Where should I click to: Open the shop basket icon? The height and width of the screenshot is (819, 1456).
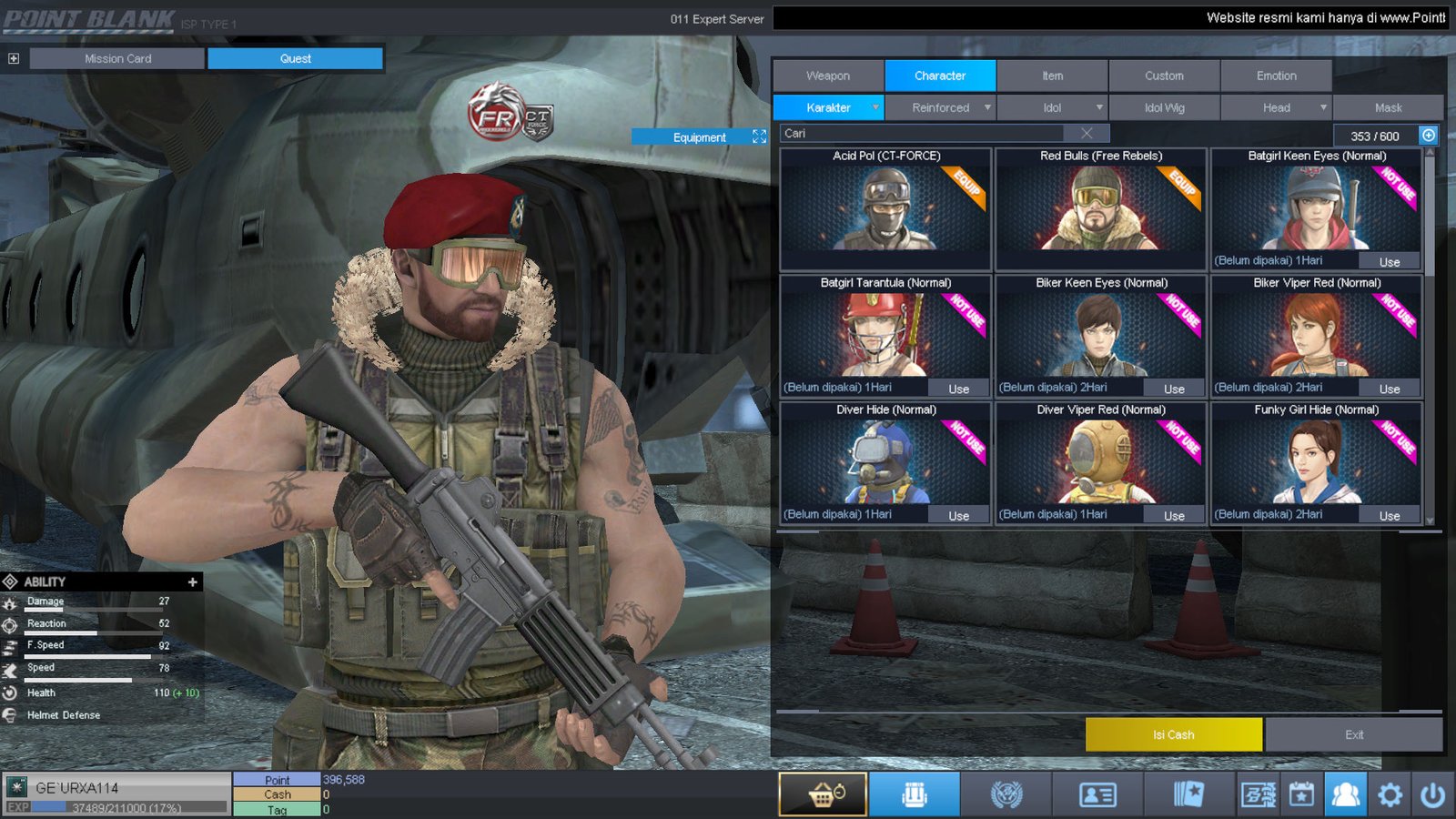823,794
